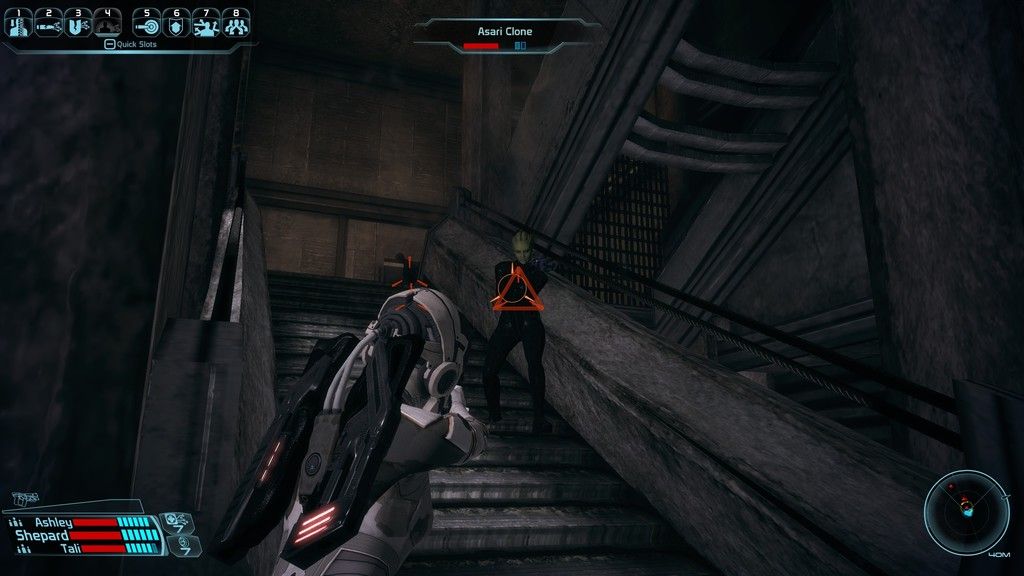Screen dimensions: 1024x576
Task: Activate quick slot 5 target ability
Action: coord(147,24)
